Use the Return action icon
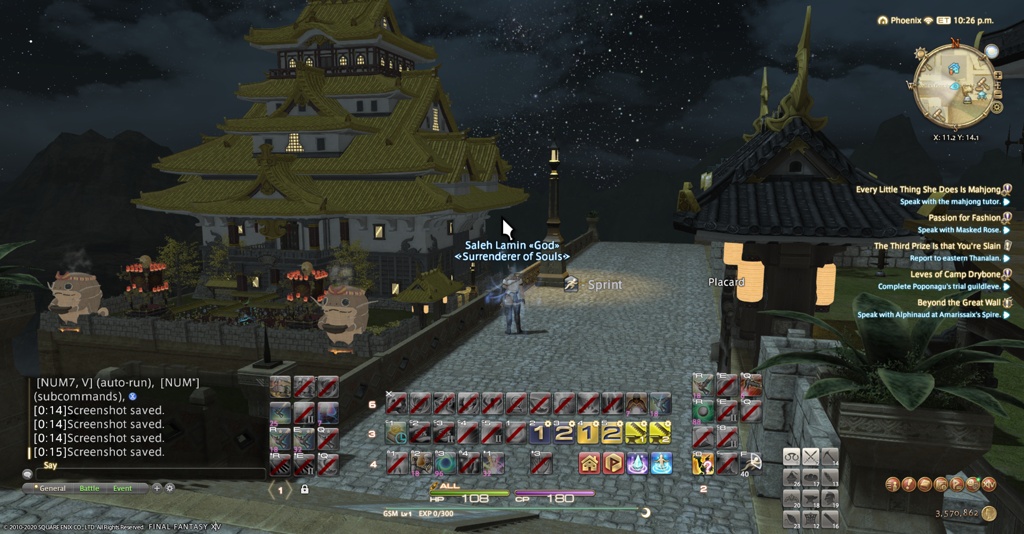 coord(660,463)
